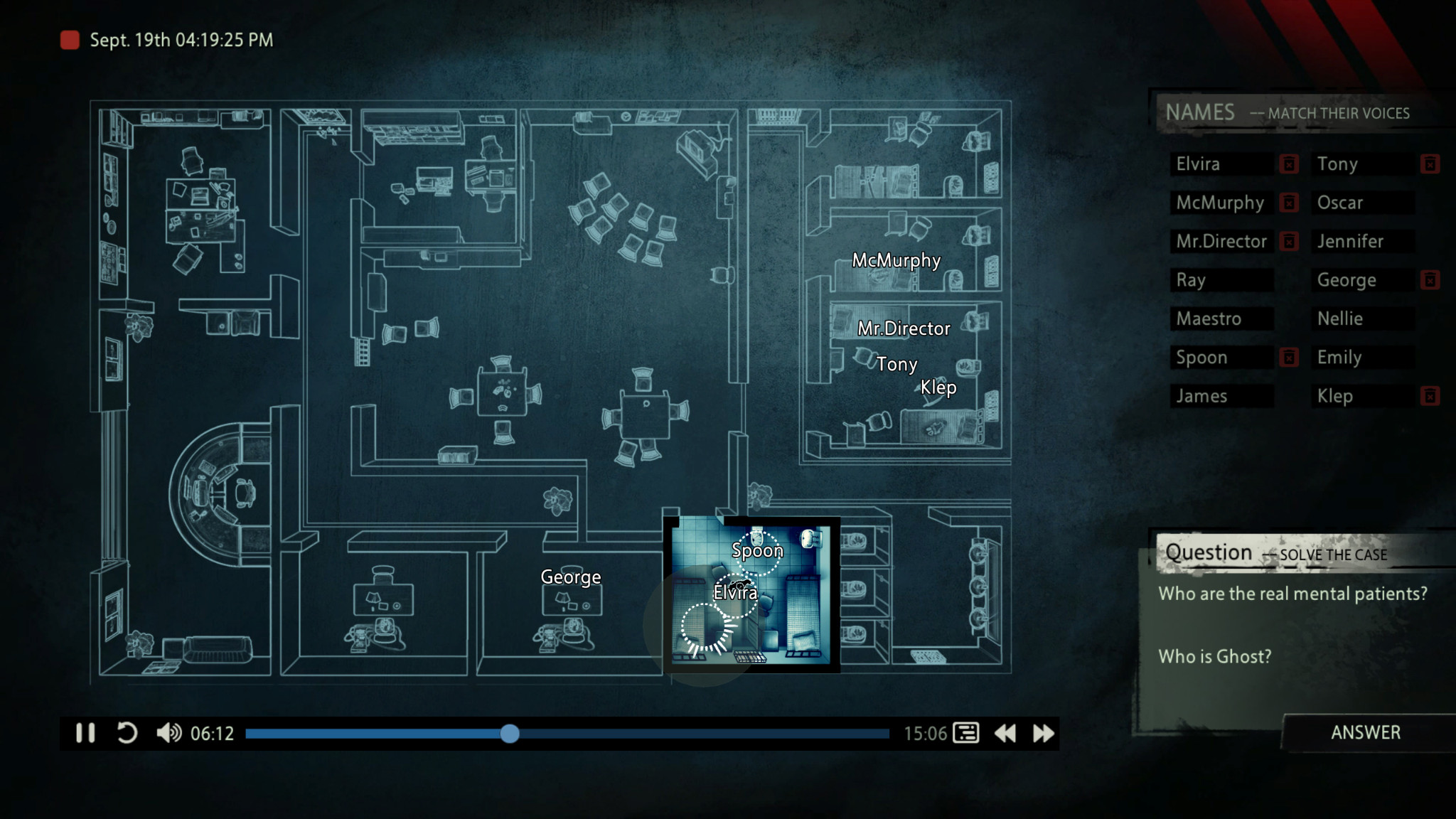Image resolution: width=1456 pixels, height=819 pixels.
Task: Click the timeline scrubber handle
Action: (x=509, y=734)
